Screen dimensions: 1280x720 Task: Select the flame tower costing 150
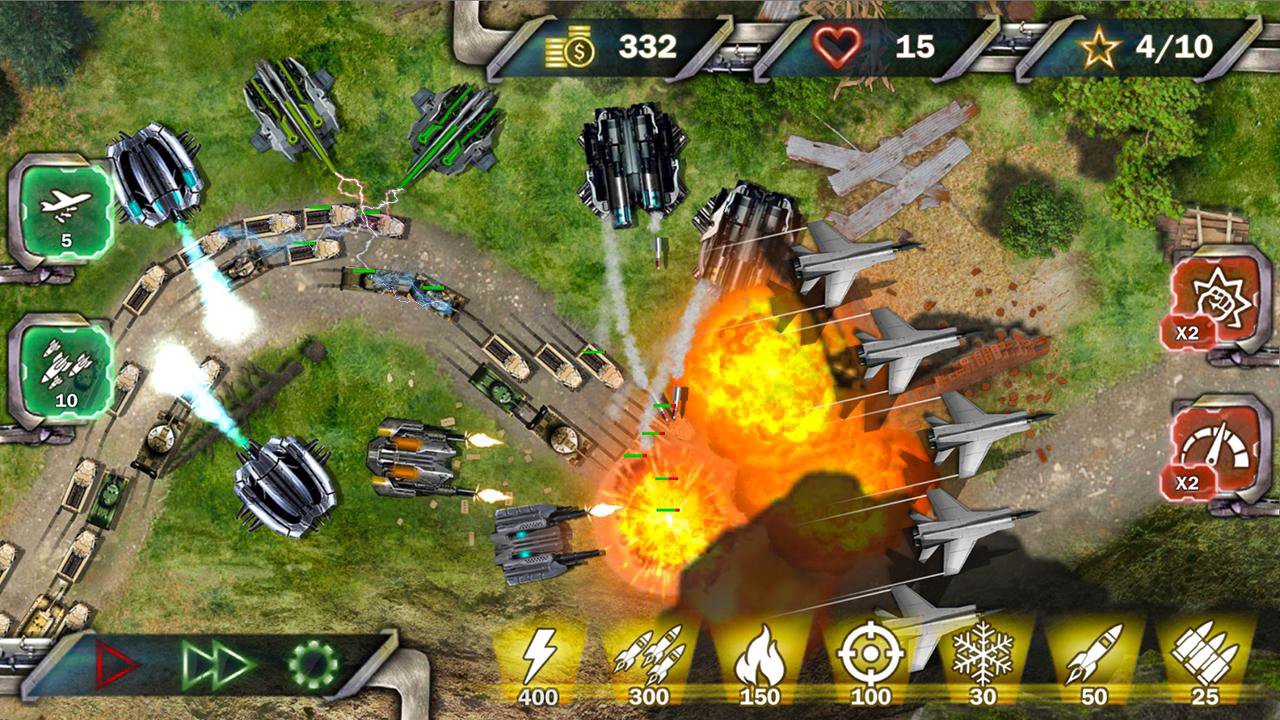pos(760,660)
